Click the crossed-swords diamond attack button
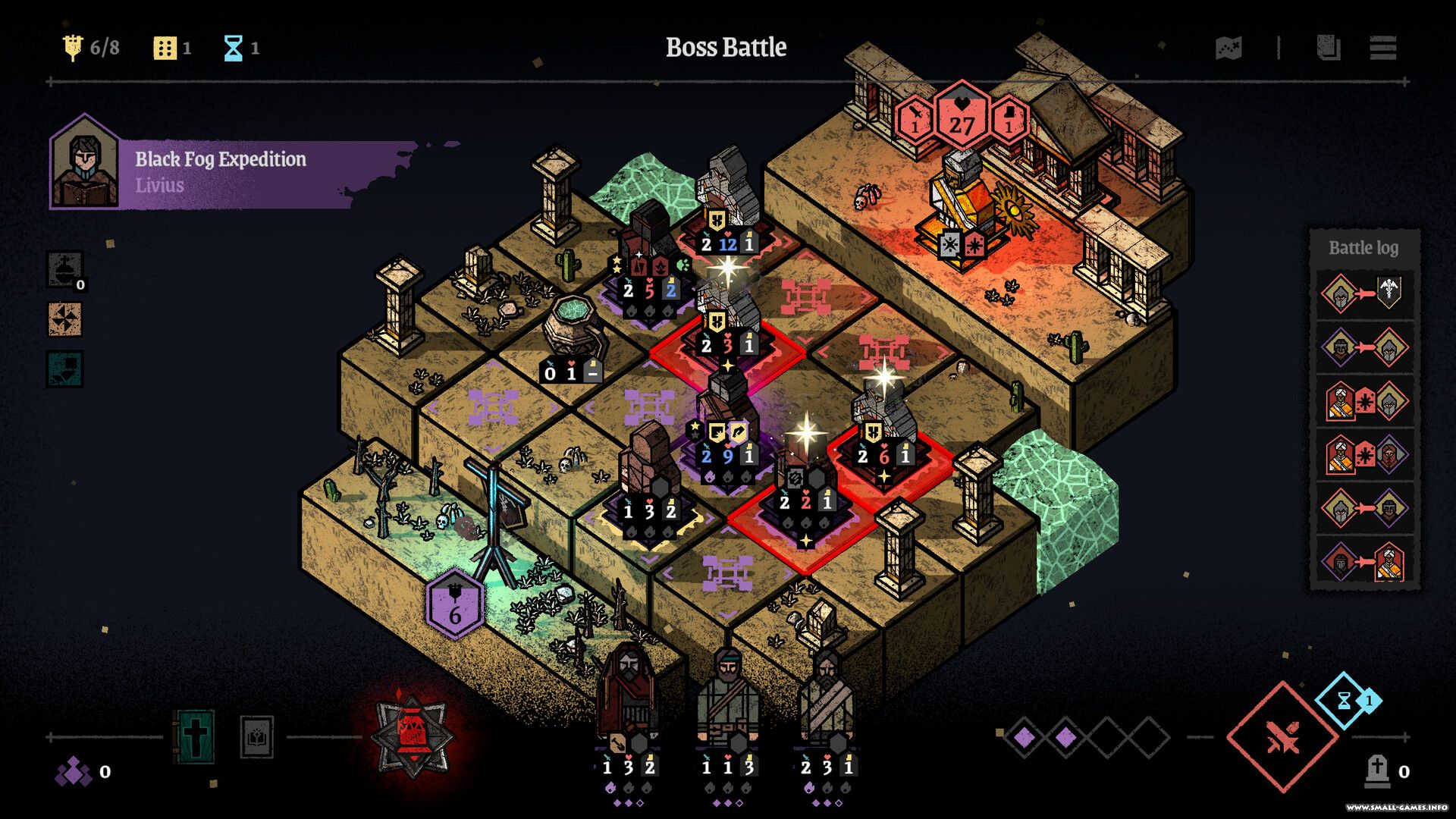This screenshot has width=1456, height=819. [x=1282, y=736]
